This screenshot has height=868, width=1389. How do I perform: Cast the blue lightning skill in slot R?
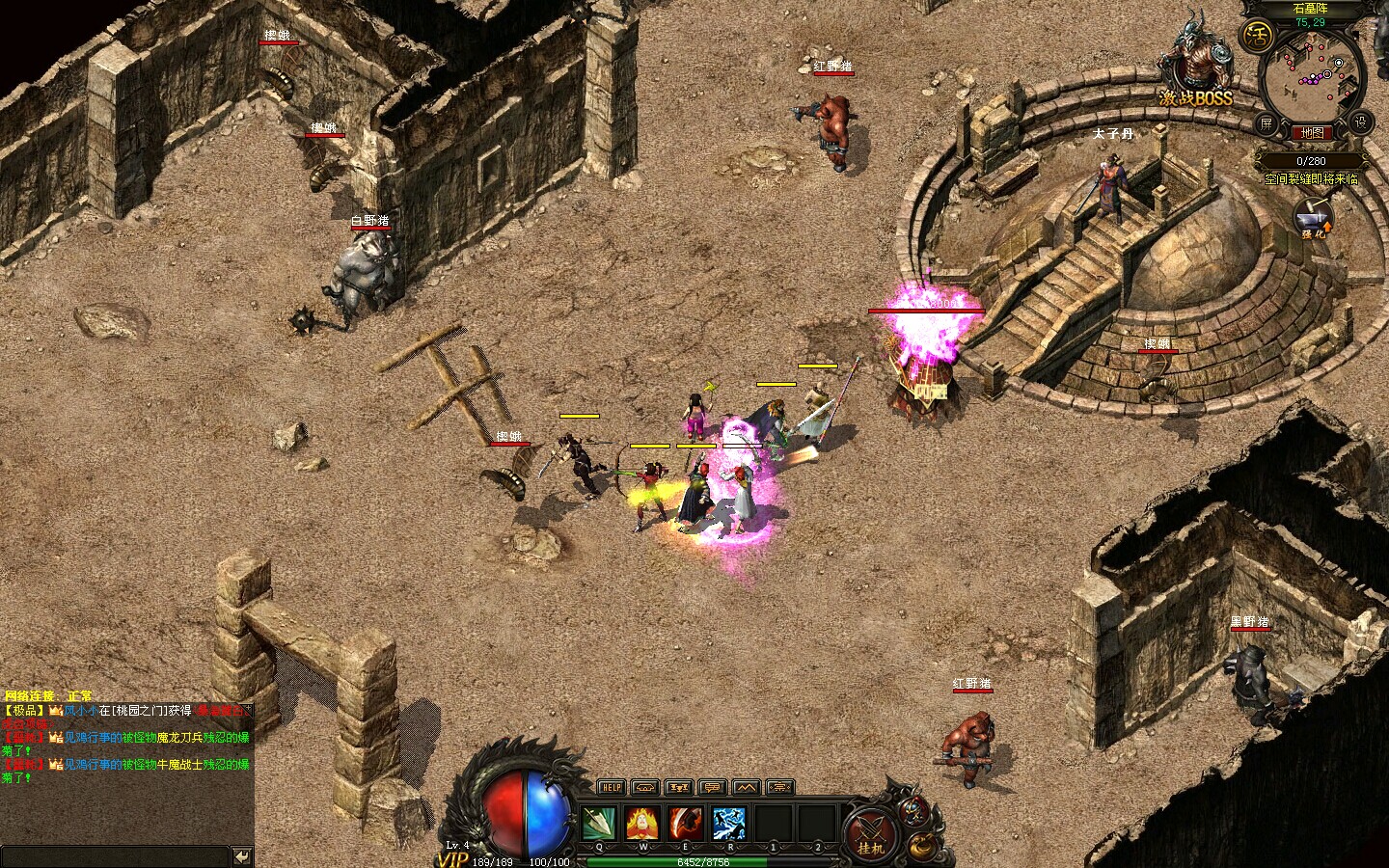(729, 824)
